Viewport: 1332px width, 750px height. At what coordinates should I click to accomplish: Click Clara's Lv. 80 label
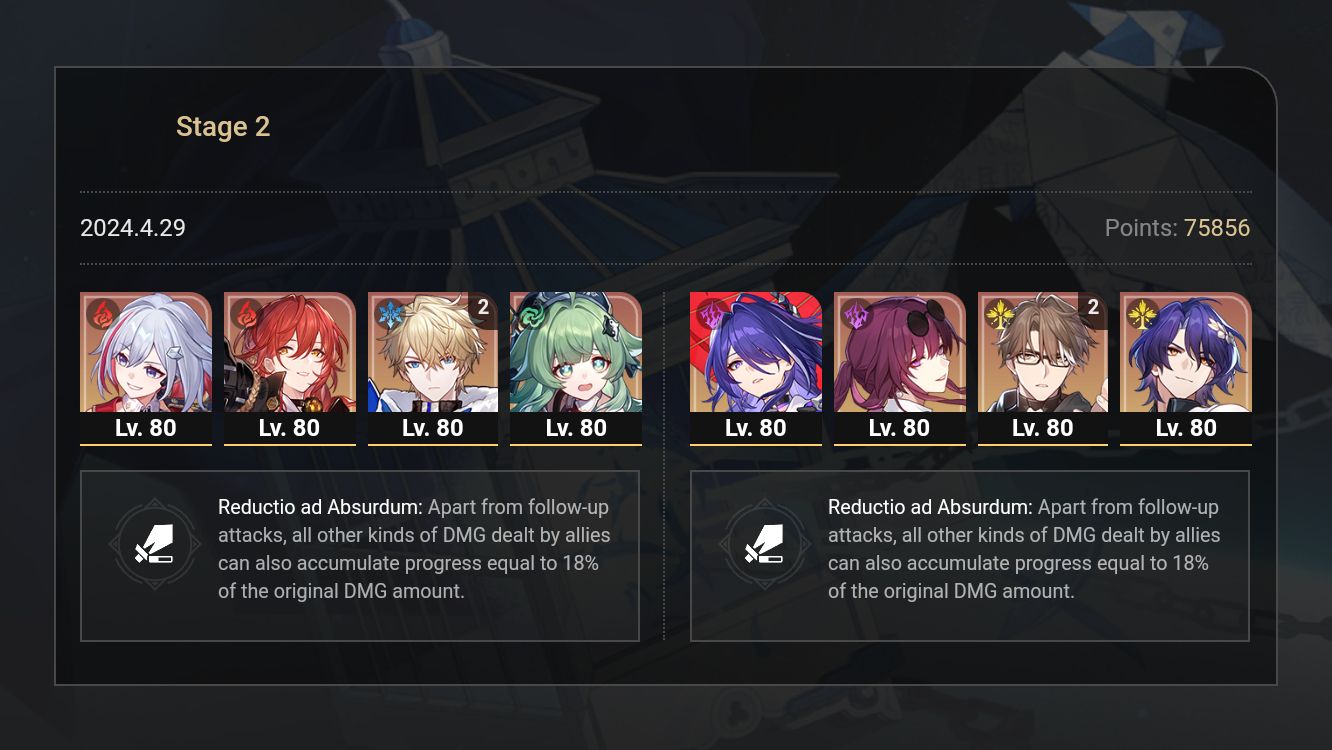146,427
